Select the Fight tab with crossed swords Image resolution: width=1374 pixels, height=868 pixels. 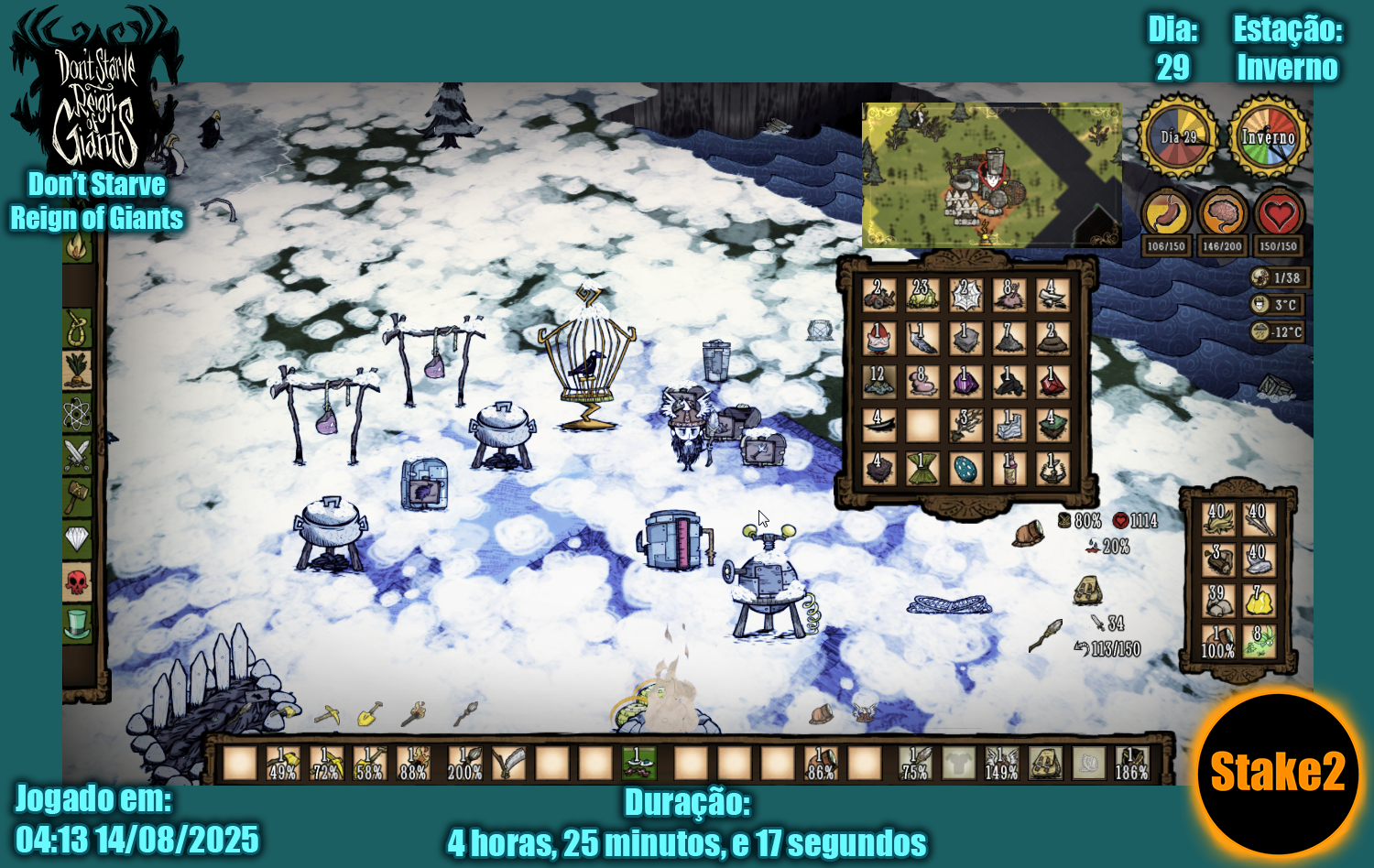point(77,454)
